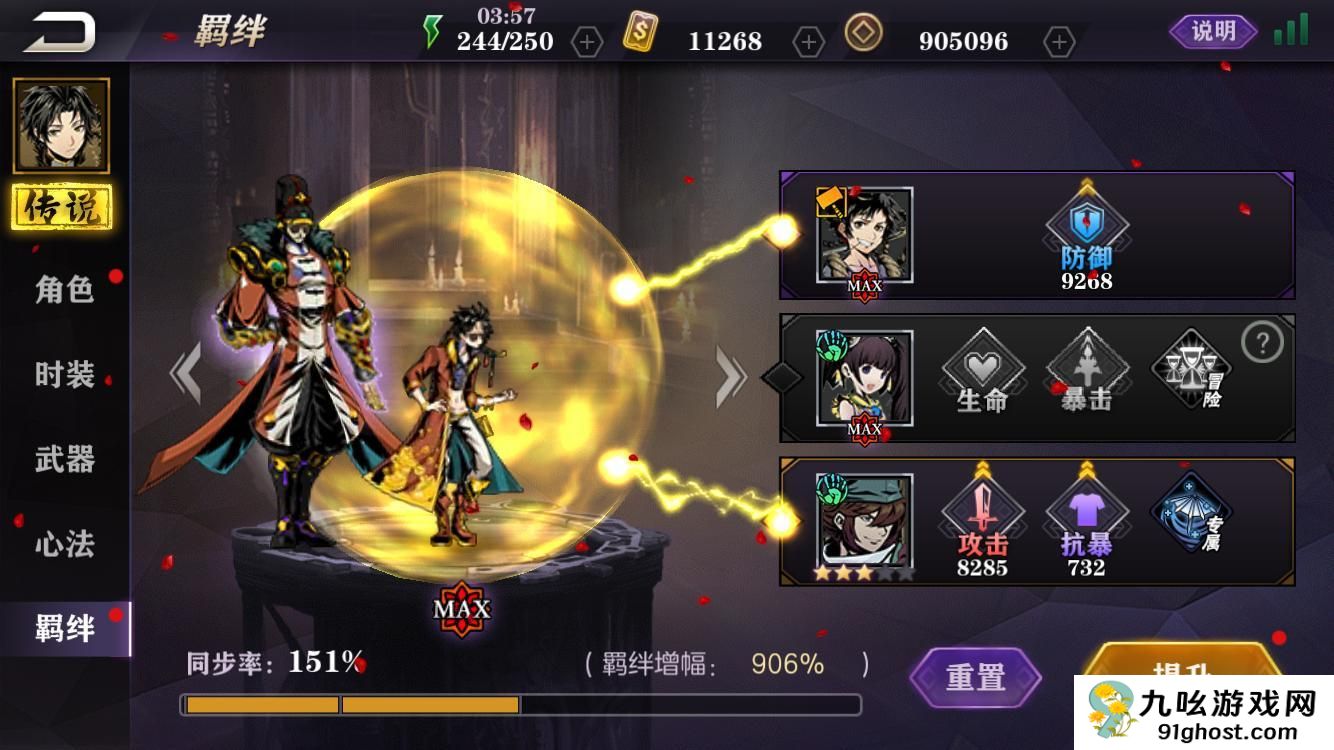Show the previous character with left arrow
Viewport: 1334px width, 750px height.
[186, 374]
